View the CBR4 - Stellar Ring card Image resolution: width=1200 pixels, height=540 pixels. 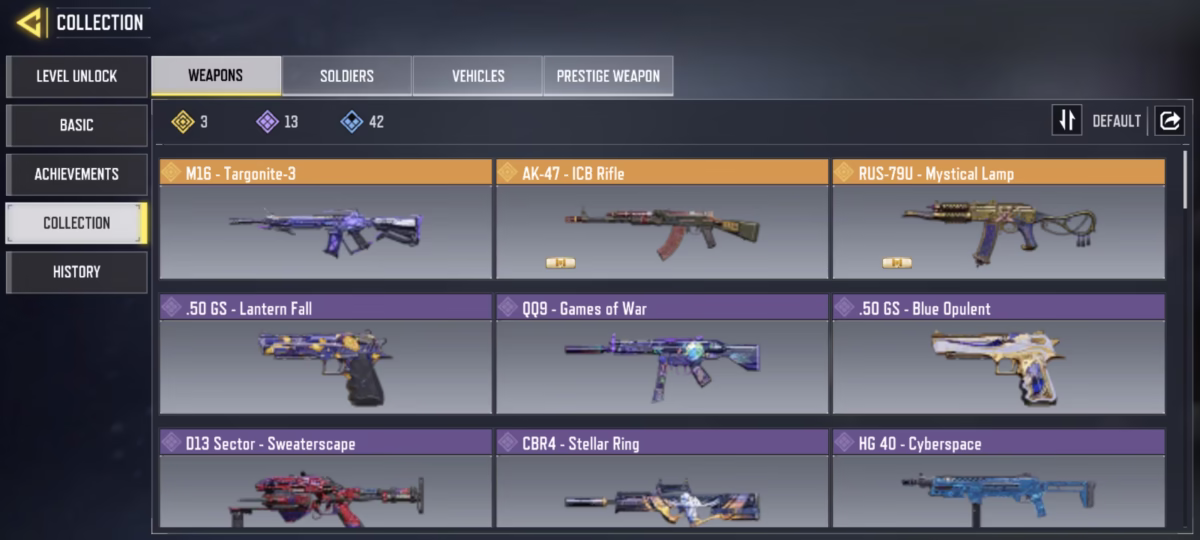662,480
